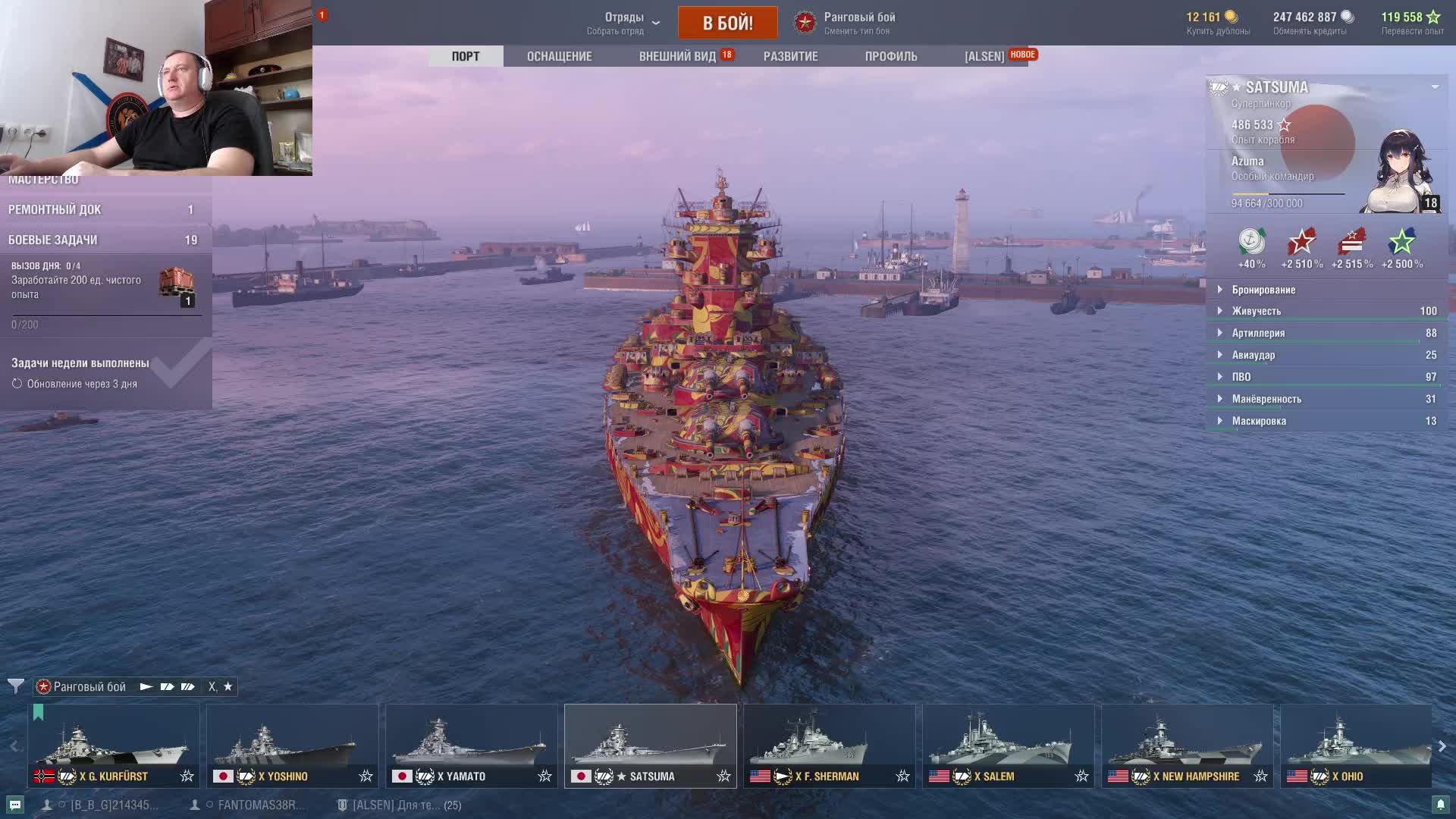
Task: Exchange credits in the top bar
Action: 1310,23
